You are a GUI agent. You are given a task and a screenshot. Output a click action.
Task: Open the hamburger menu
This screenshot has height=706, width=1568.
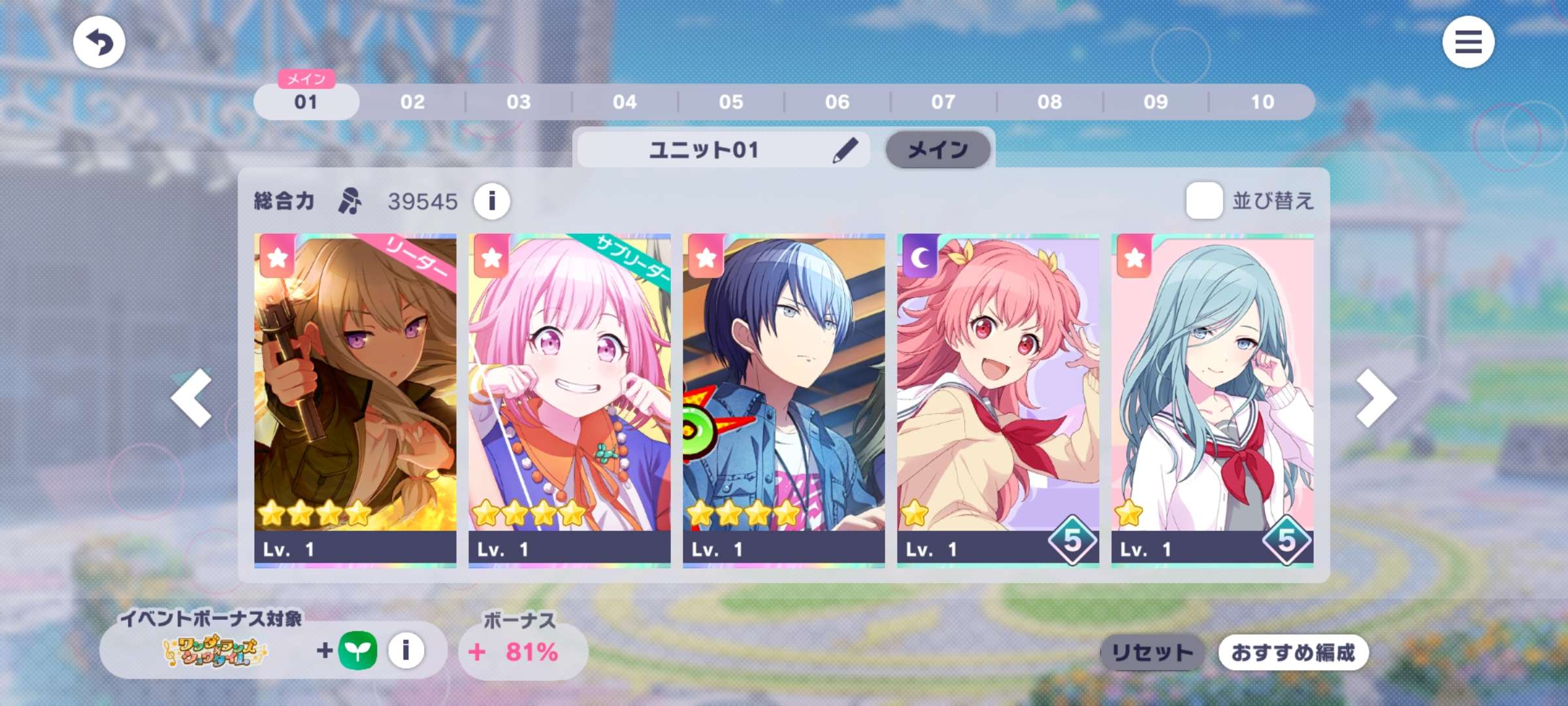click(x=1467, y=42)
